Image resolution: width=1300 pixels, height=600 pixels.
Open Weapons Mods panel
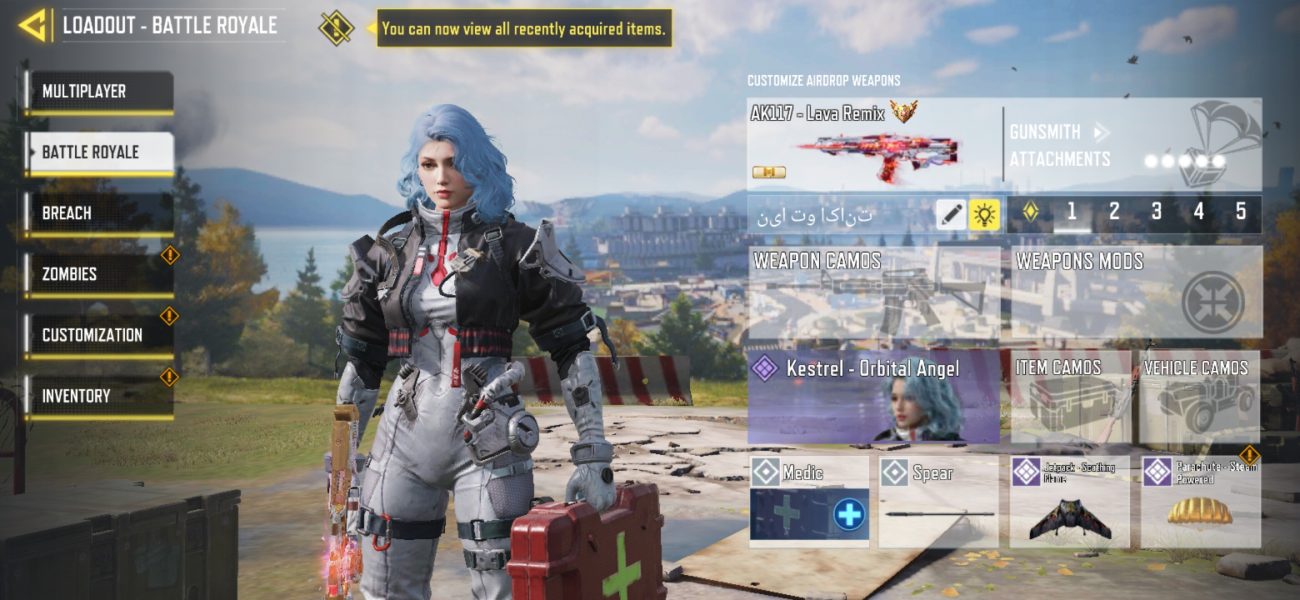coord(1136,292)
